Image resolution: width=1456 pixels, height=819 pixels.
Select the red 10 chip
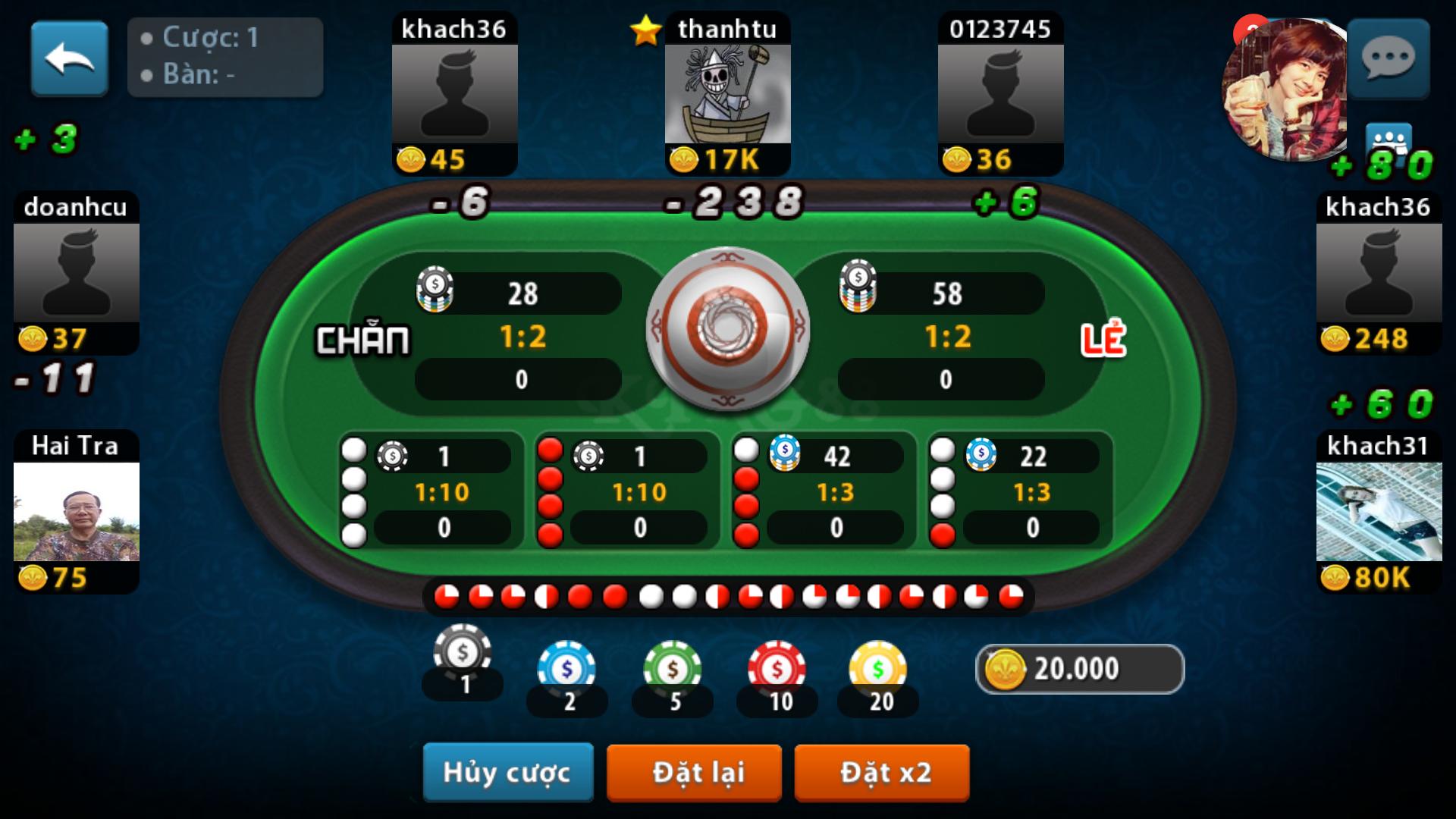[x=777, y=669]
